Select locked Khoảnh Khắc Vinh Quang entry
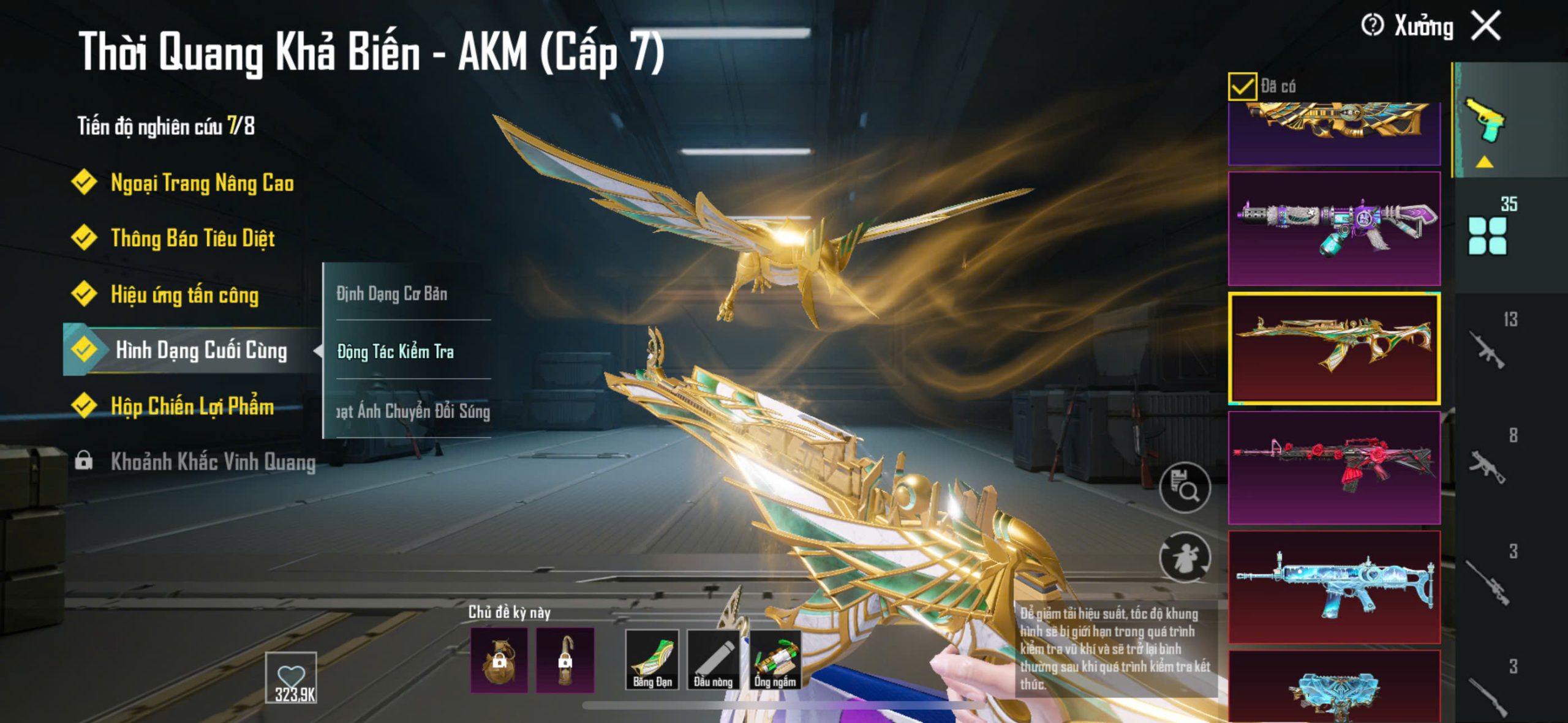The image size is (1568, 723). 212,462
